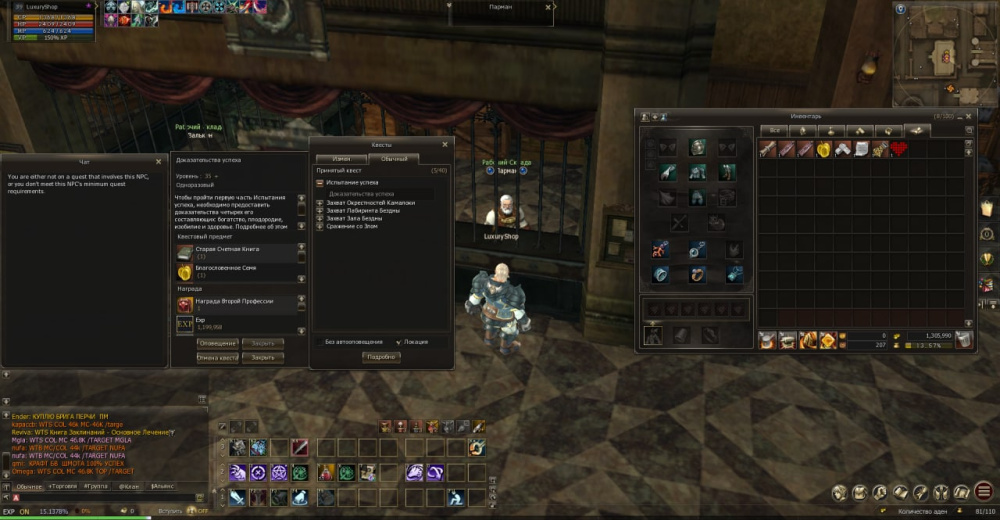Click the Оповещение button
Image resolution: width=1000 pixels, height=520 pixels.
point(218,343)
